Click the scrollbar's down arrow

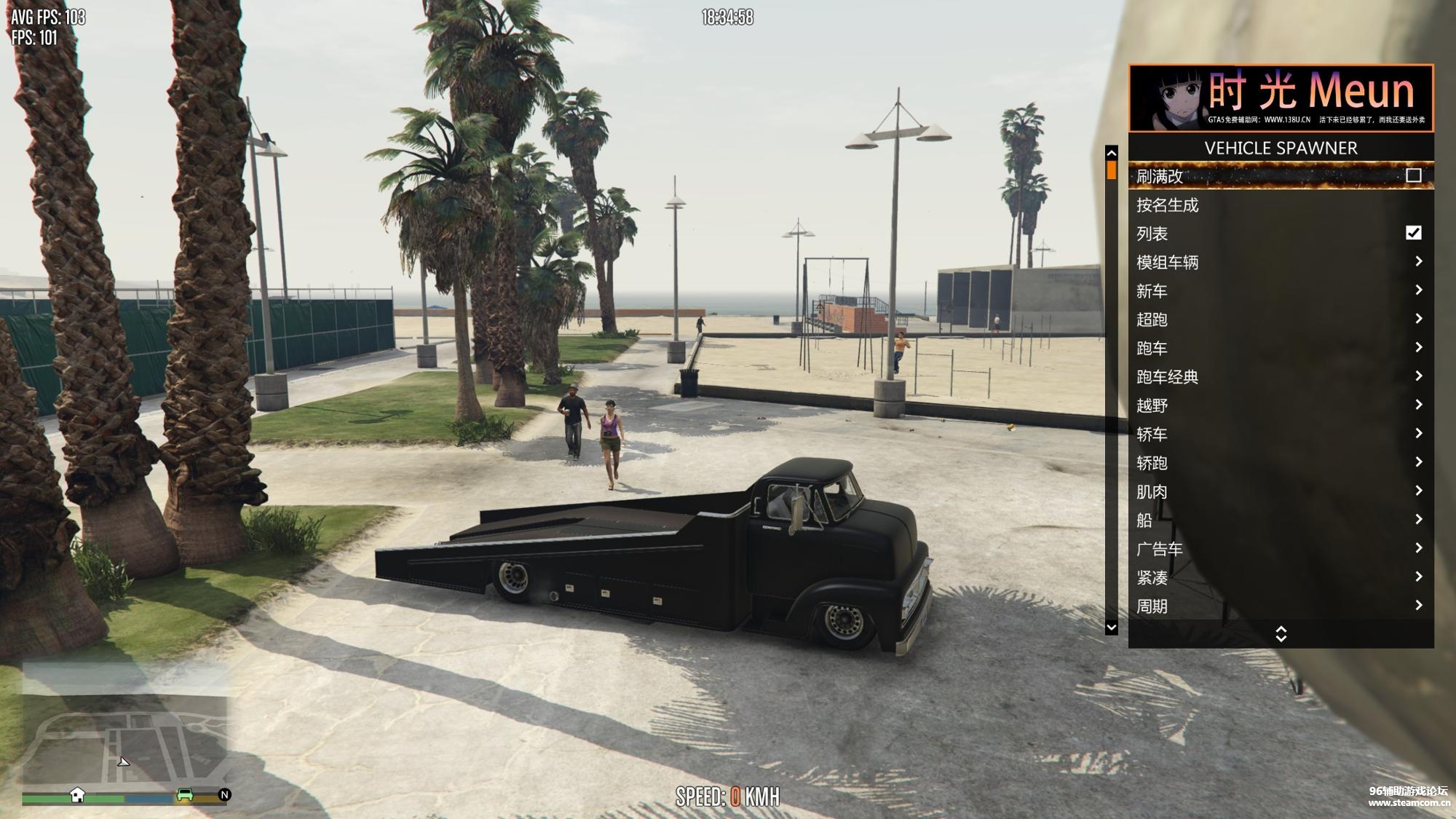tap(1111, 627)
